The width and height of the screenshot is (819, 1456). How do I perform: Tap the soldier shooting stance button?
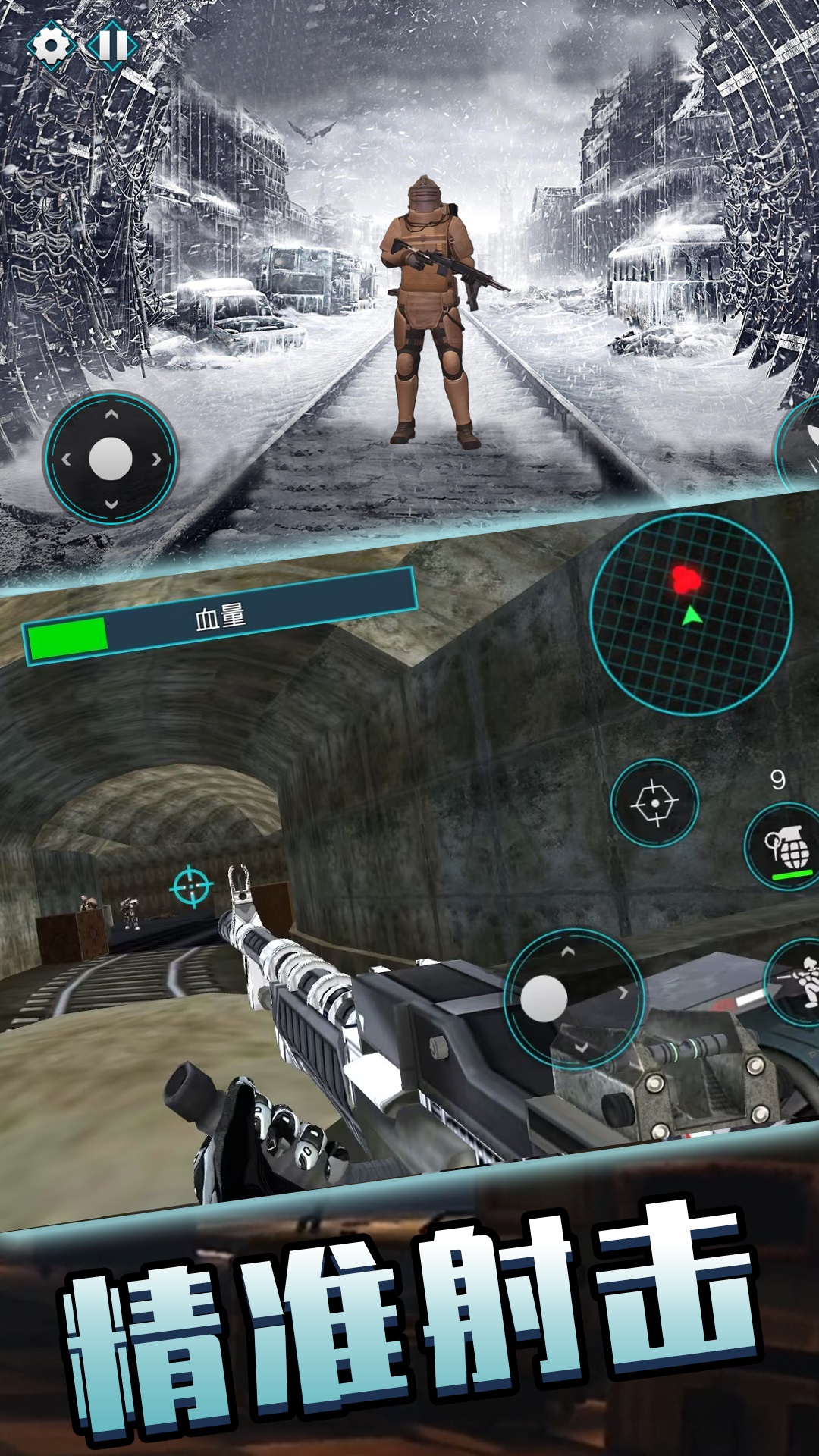(798, 983)
